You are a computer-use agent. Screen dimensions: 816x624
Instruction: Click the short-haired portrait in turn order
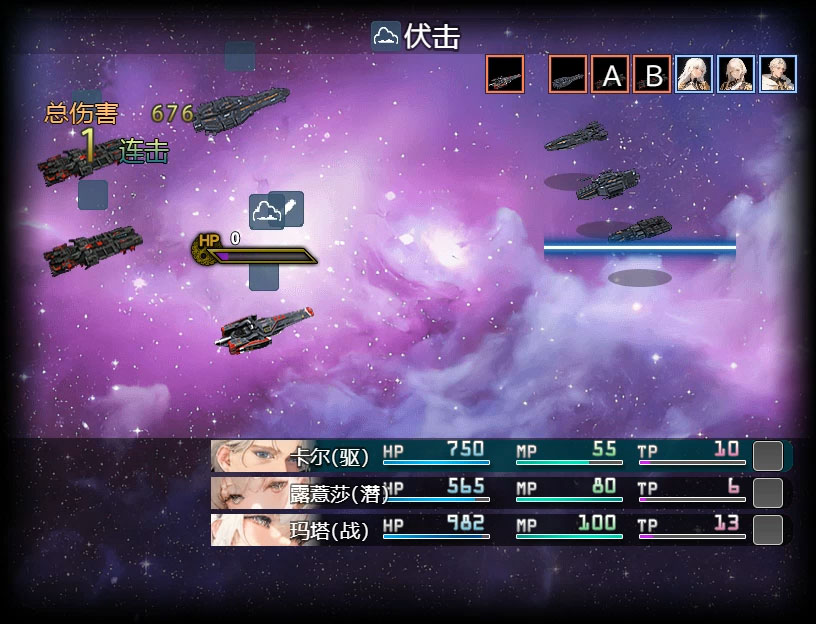[778, 74]
